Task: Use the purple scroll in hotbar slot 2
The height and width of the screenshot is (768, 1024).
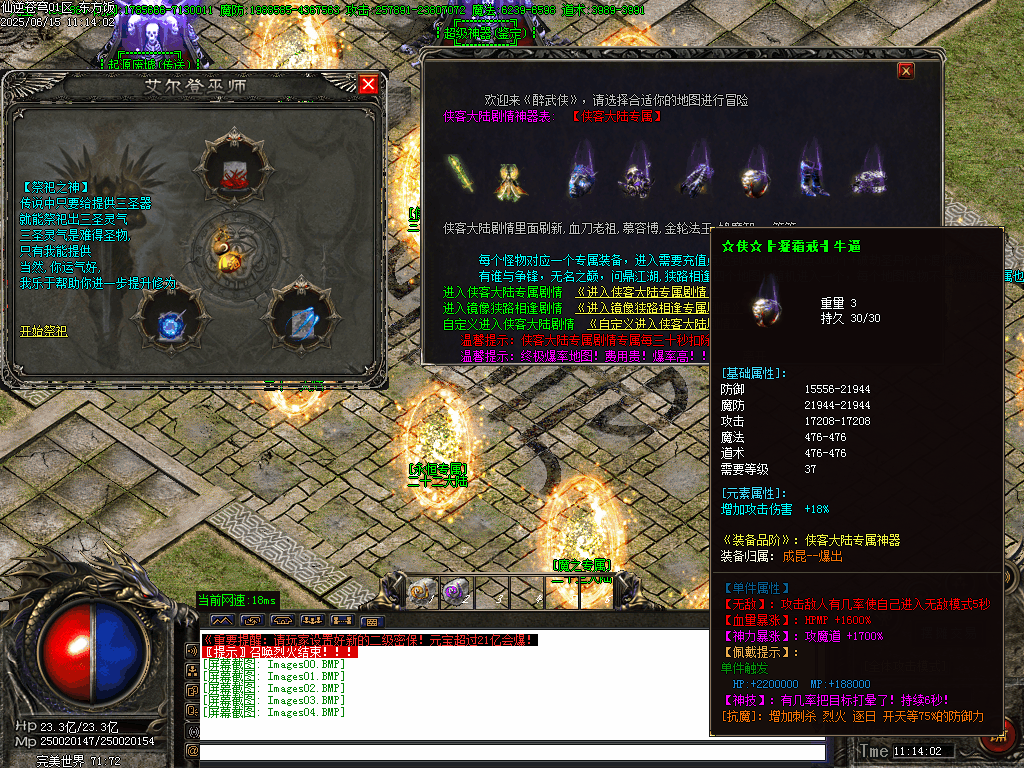Action: point(455,591)
